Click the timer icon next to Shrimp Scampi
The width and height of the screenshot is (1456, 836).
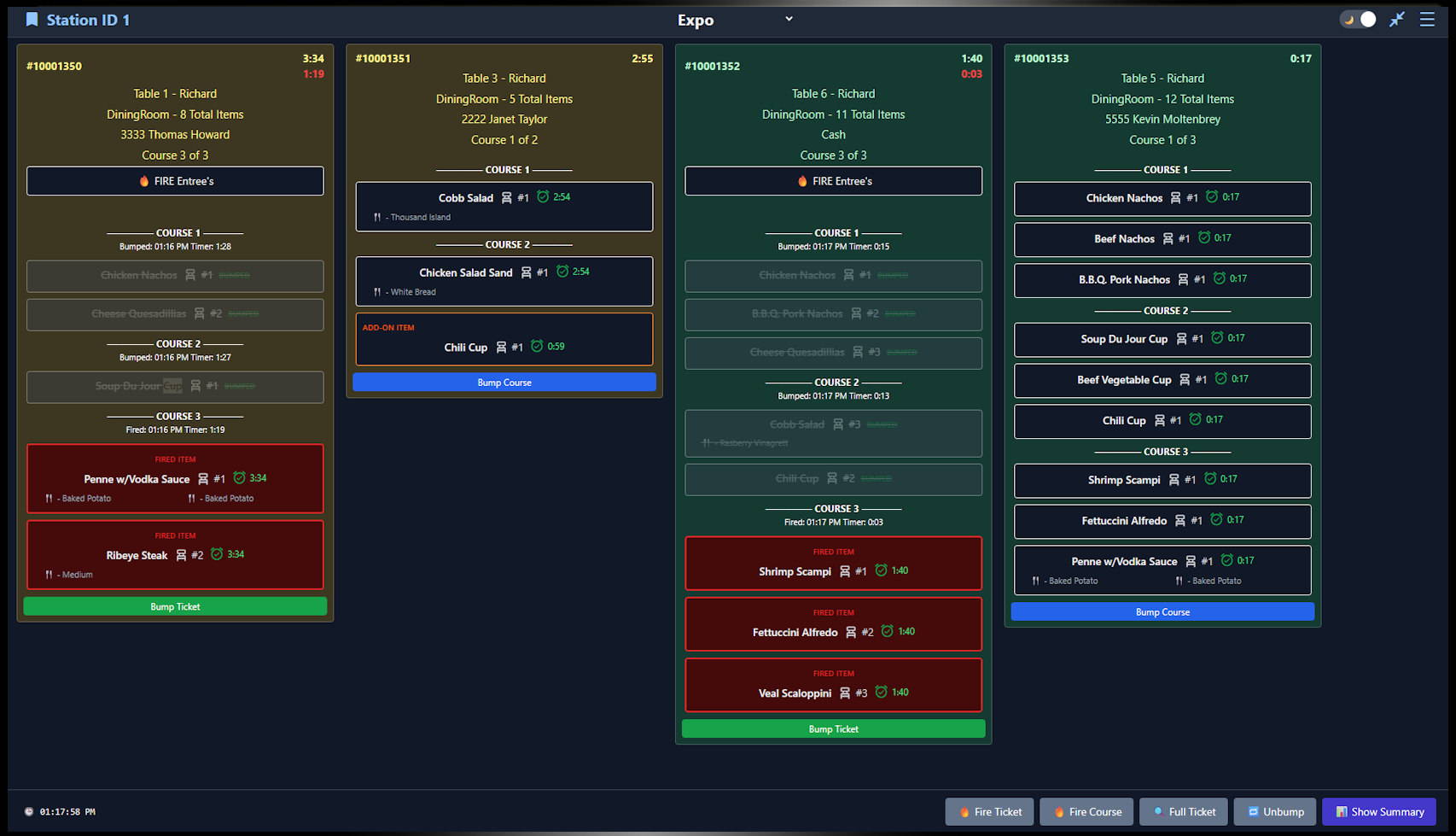(x=880, y=570)
